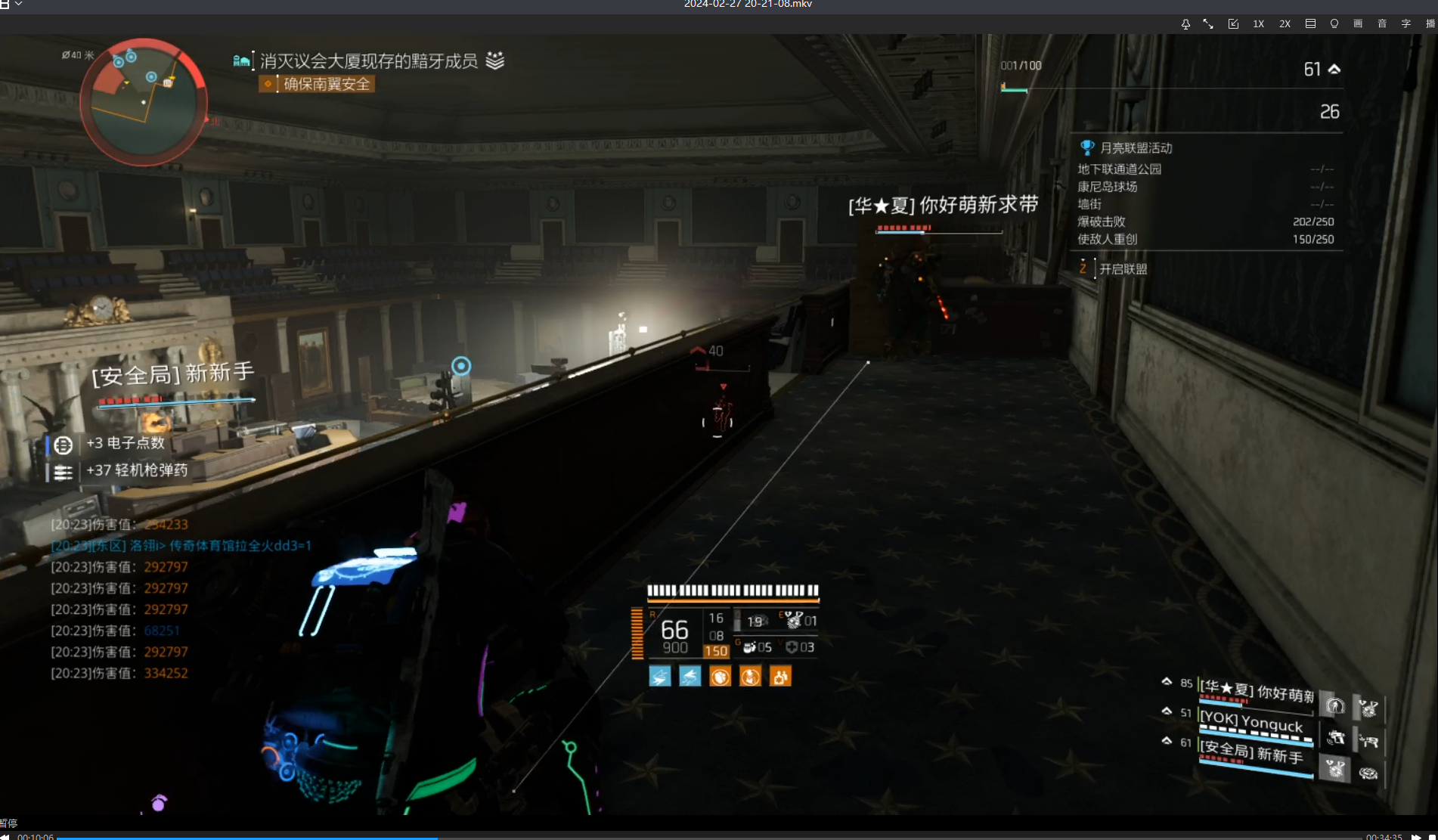This screenshot has height=840, width=1438.
Task: Click the 东区 chat message line
Action: [x=181, y=546]
